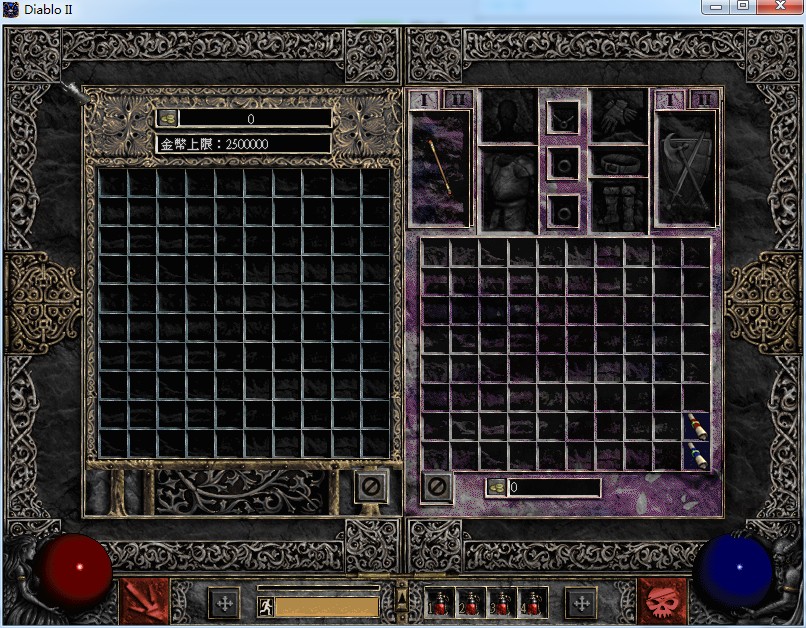The height and width of the screenshot is (628, 806).
Task: Close the inventory panel
Action: pyautogui.click(x=436, y=487)
